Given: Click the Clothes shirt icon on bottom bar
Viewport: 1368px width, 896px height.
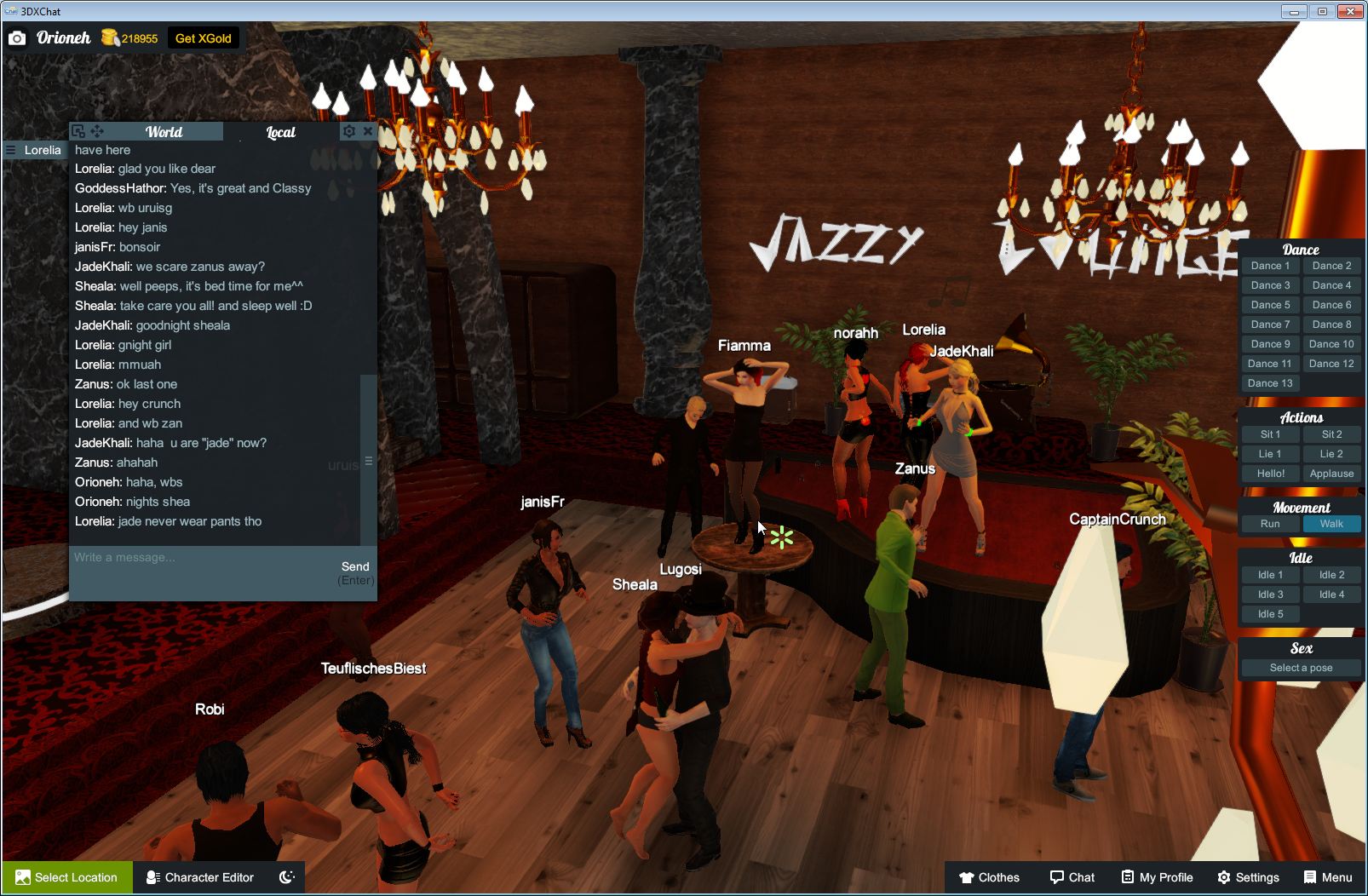Looking at the screenshot, I should tap(968, 877).
